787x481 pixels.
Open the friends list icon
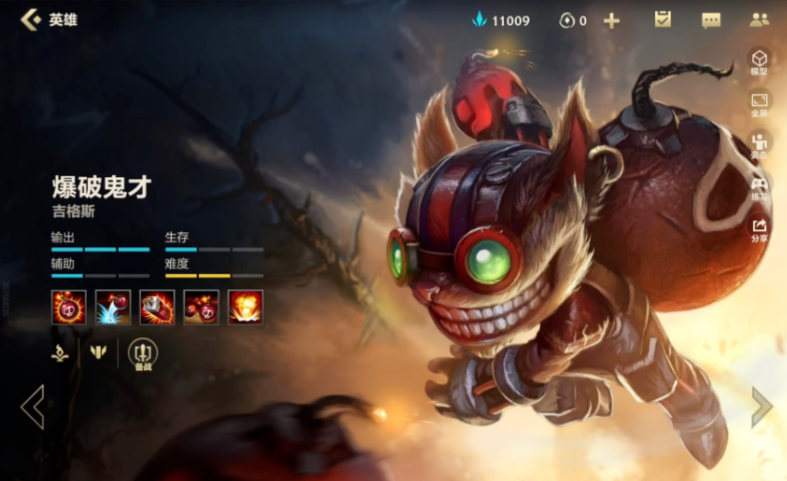759,20
